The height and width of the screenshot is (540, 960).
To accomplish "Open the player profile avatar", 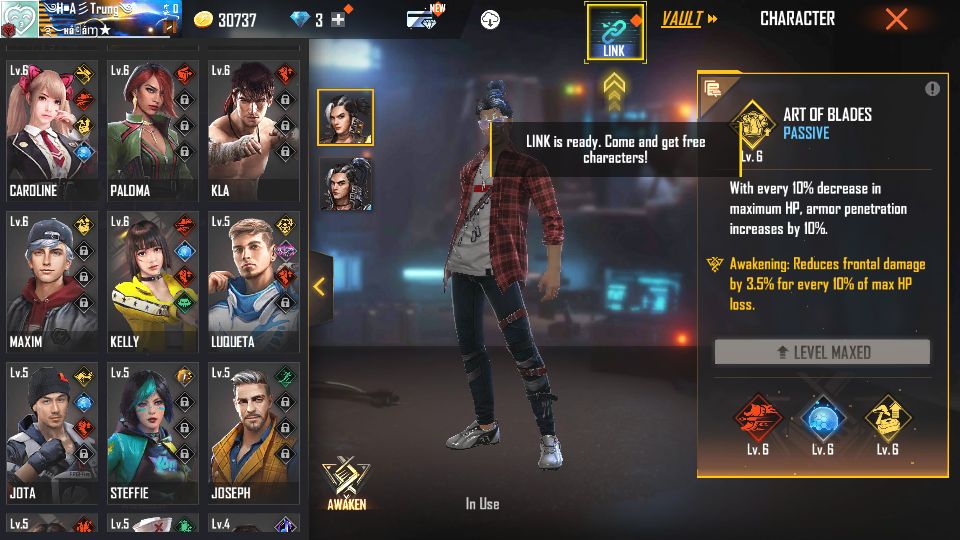I will [x=19, y=19].
